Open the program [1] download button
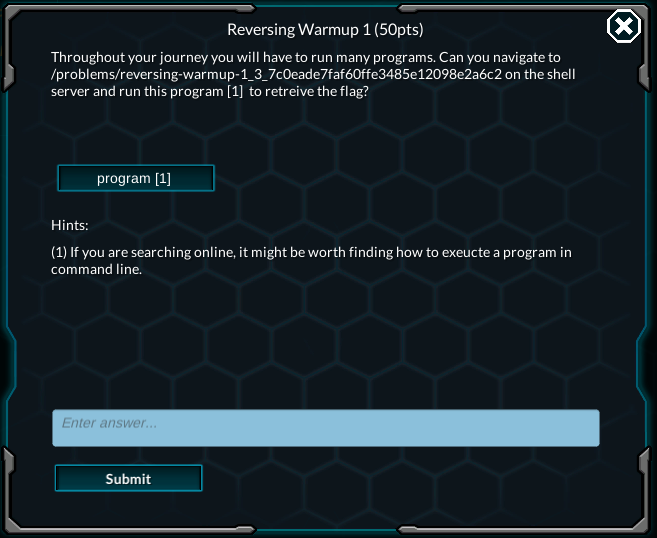This screenshot has width=657, height=538. (135, 178)
